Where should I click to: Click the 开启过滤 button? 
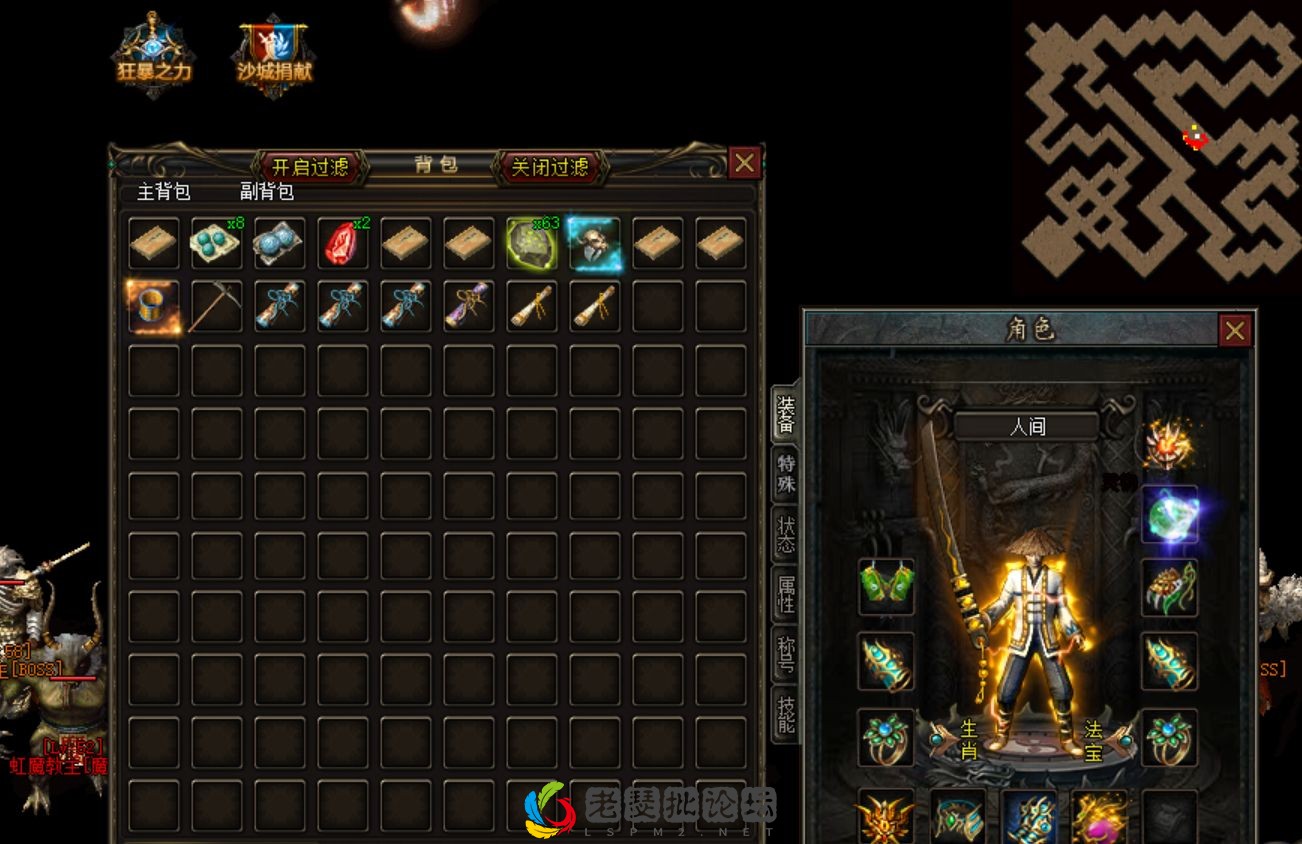(310, 167)
